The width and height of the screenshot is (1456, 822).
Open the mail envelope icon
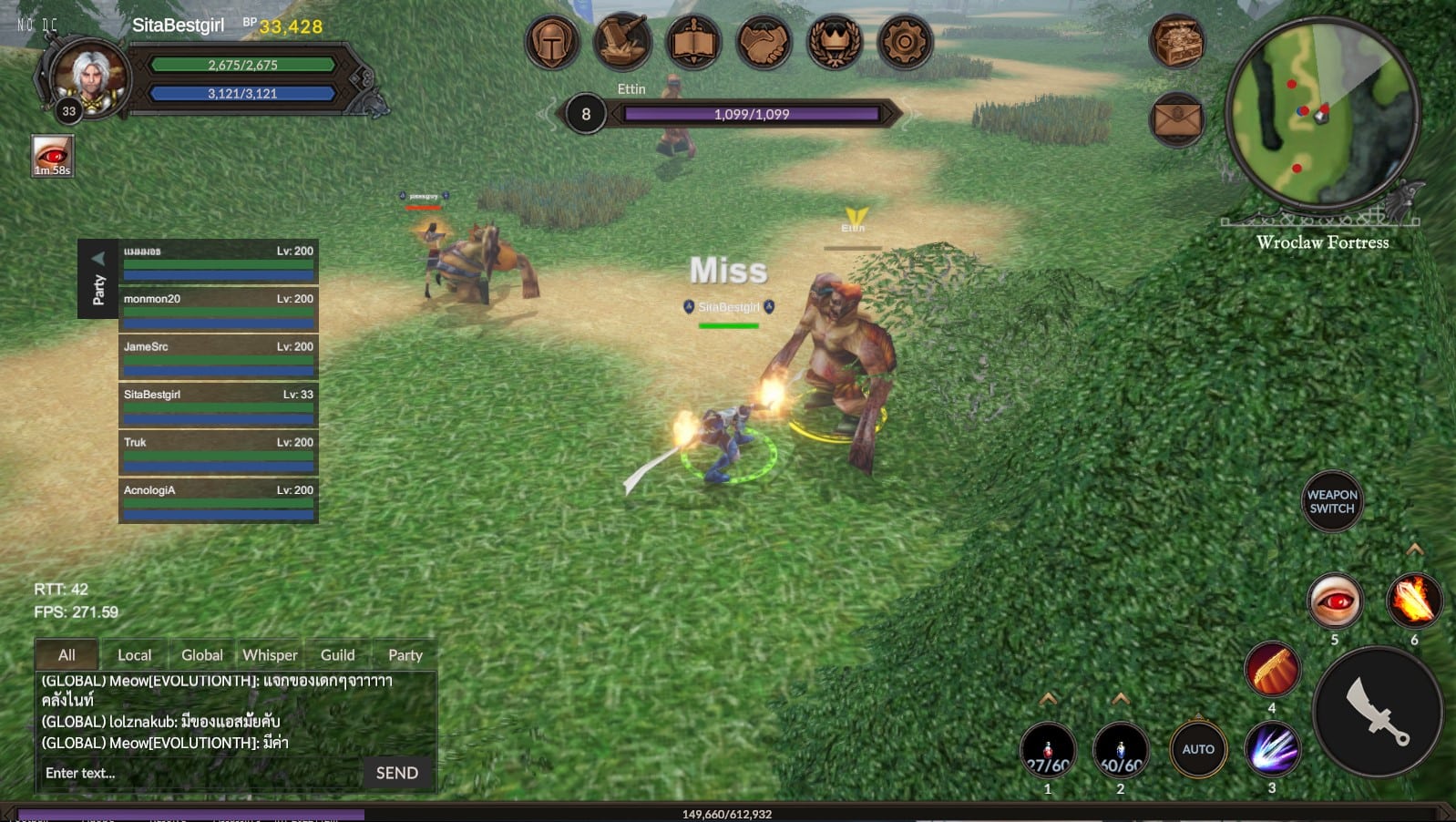1177,119
